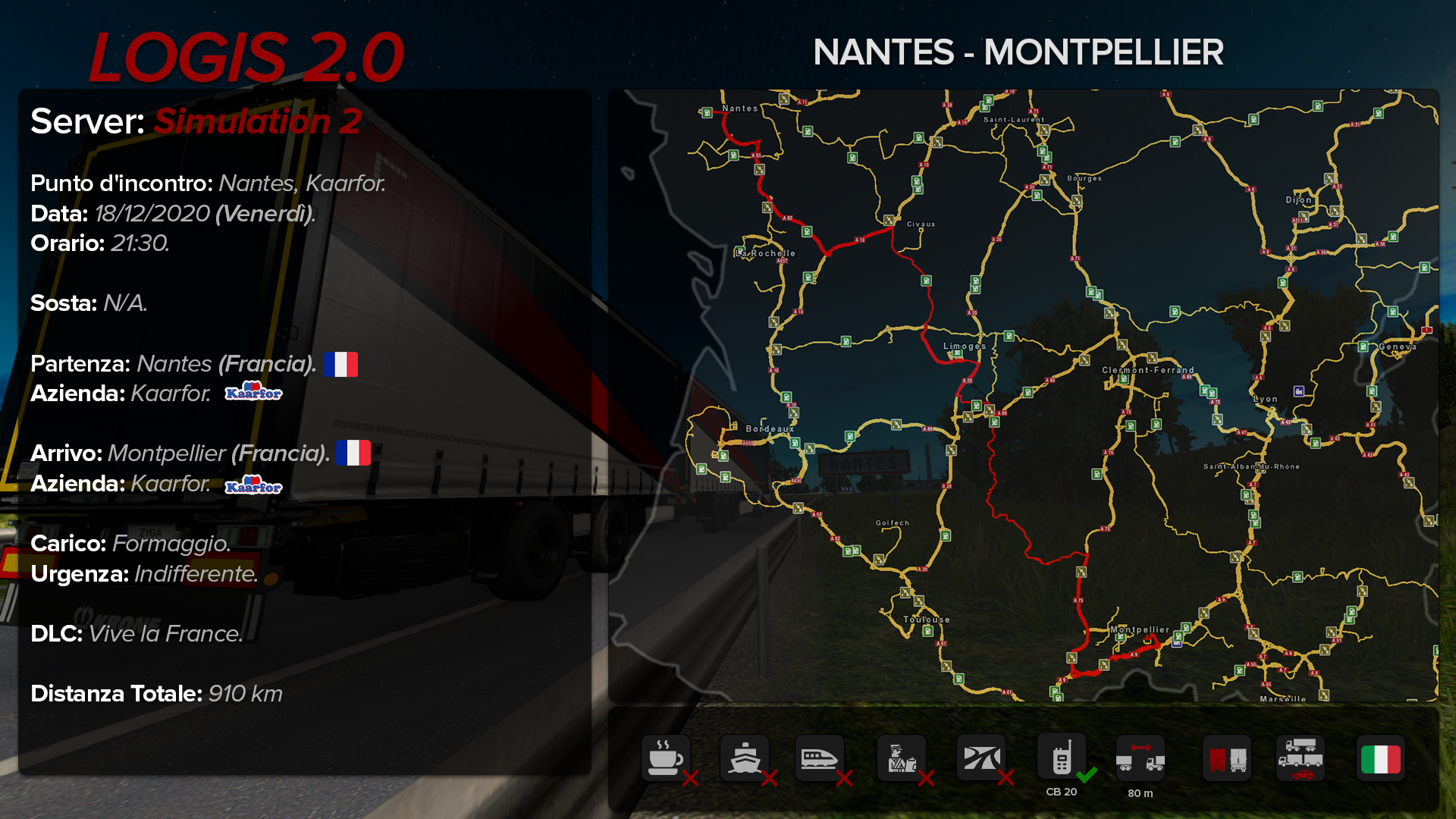Open the customs officer icon
This screenshot has width=1456, height=819.
901,758
